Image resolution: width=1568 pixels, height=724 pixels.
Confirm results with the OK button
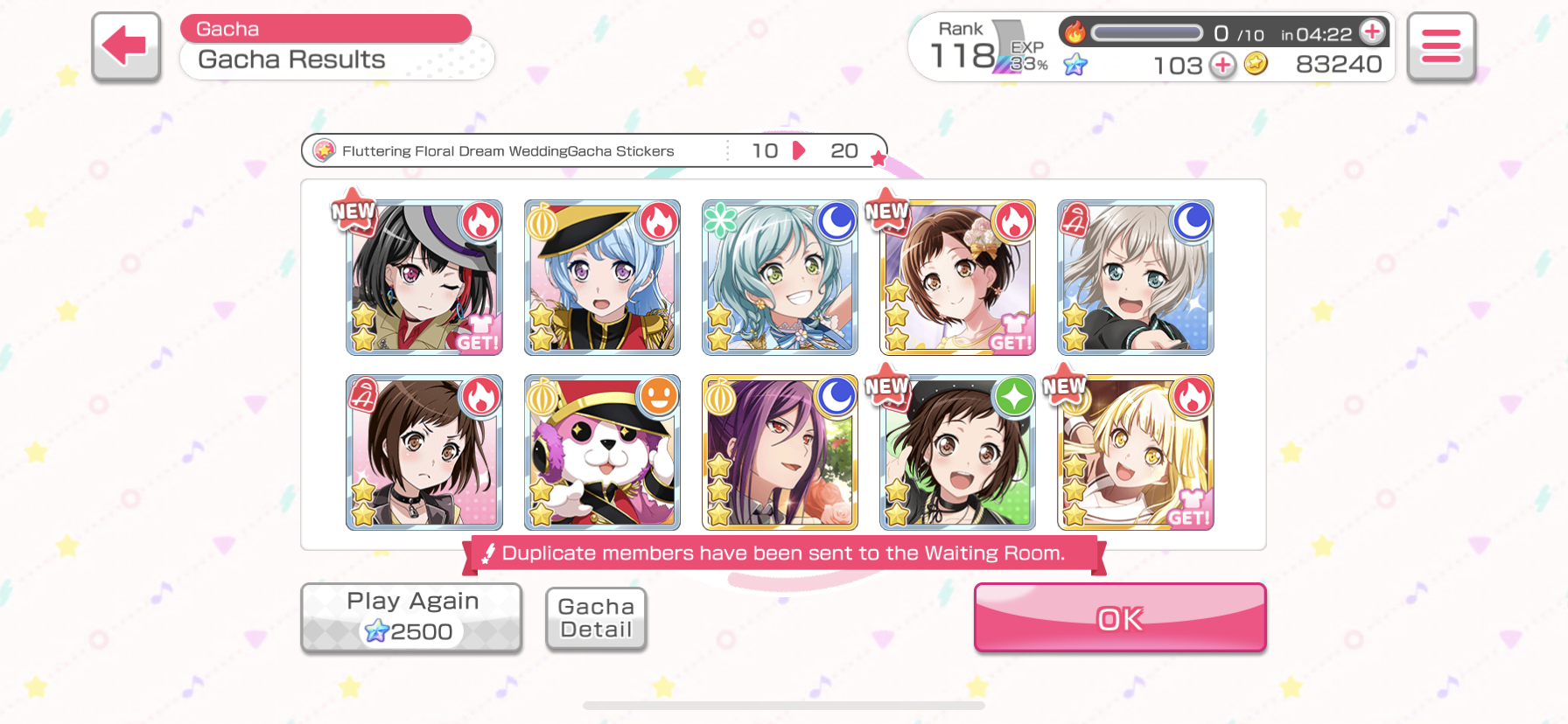(1119, 618)
